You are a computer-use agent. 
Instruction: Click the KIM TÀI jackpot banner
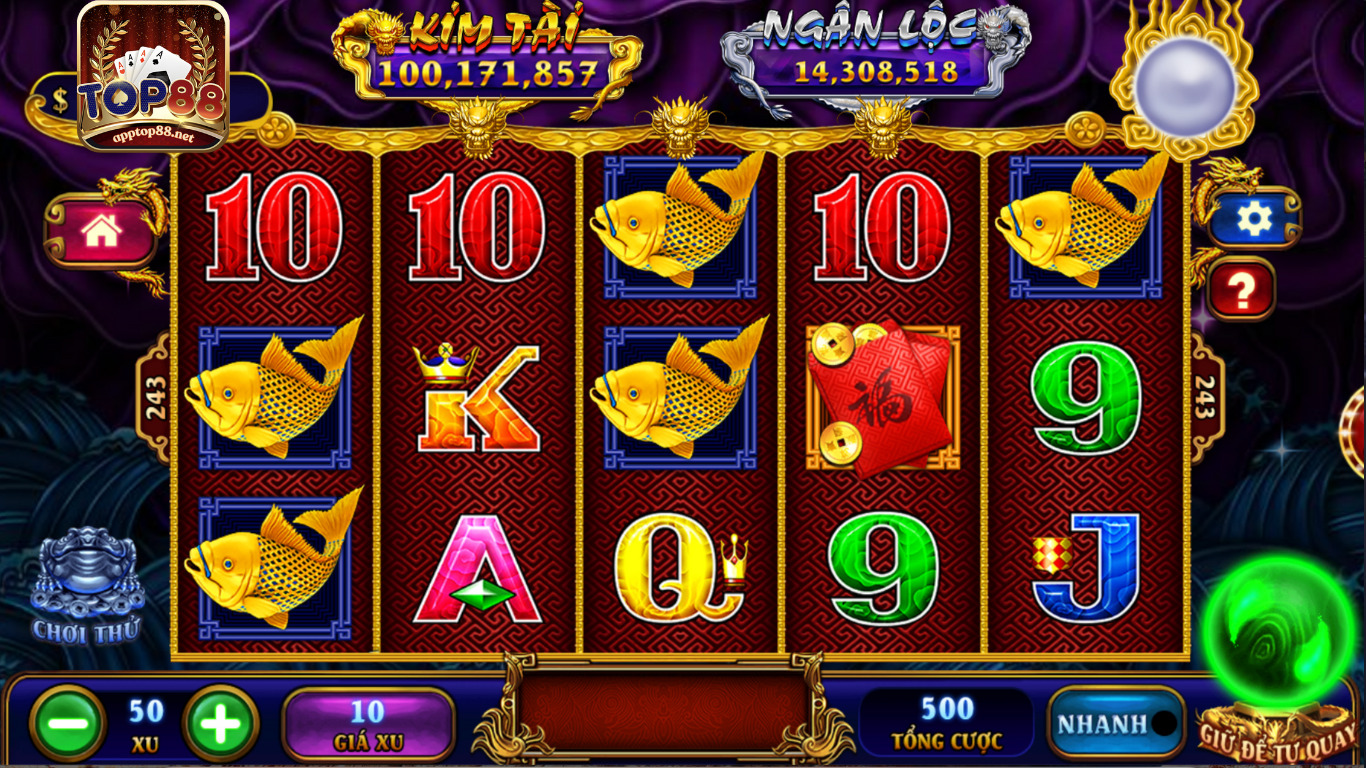point(488,50)
